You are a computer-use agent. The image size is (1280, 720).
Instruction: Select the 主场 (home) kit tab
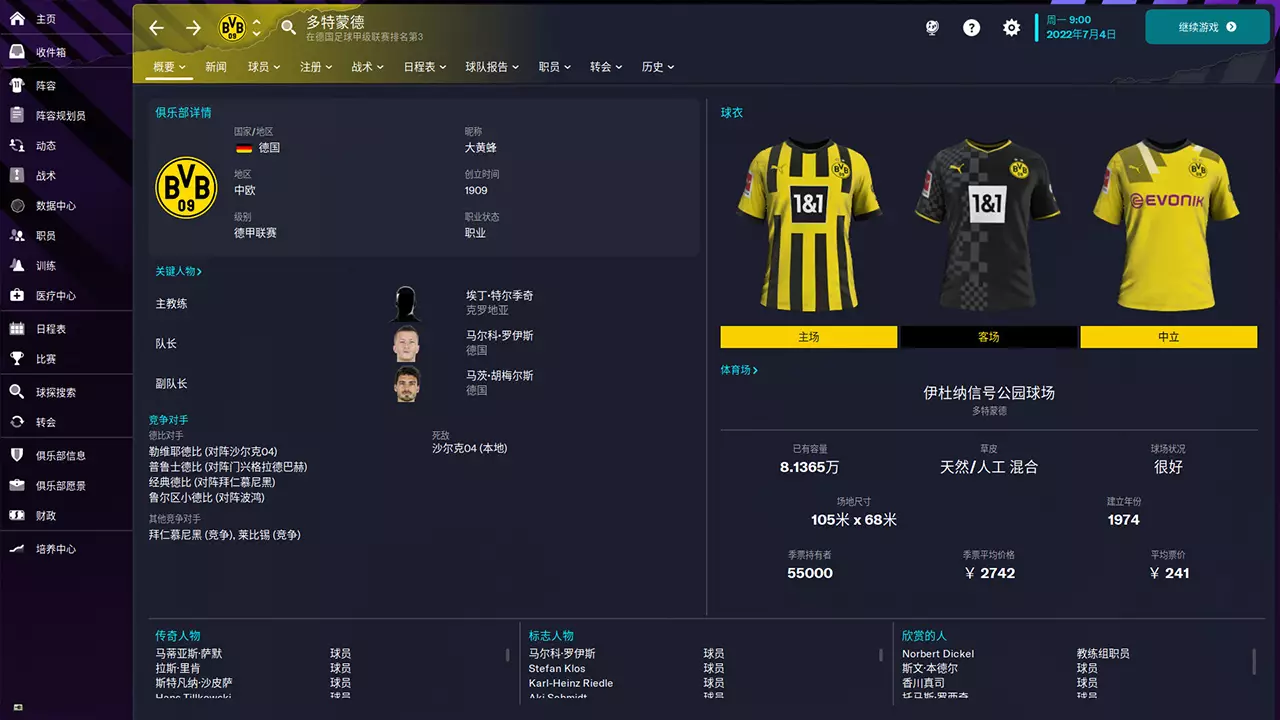808,337
